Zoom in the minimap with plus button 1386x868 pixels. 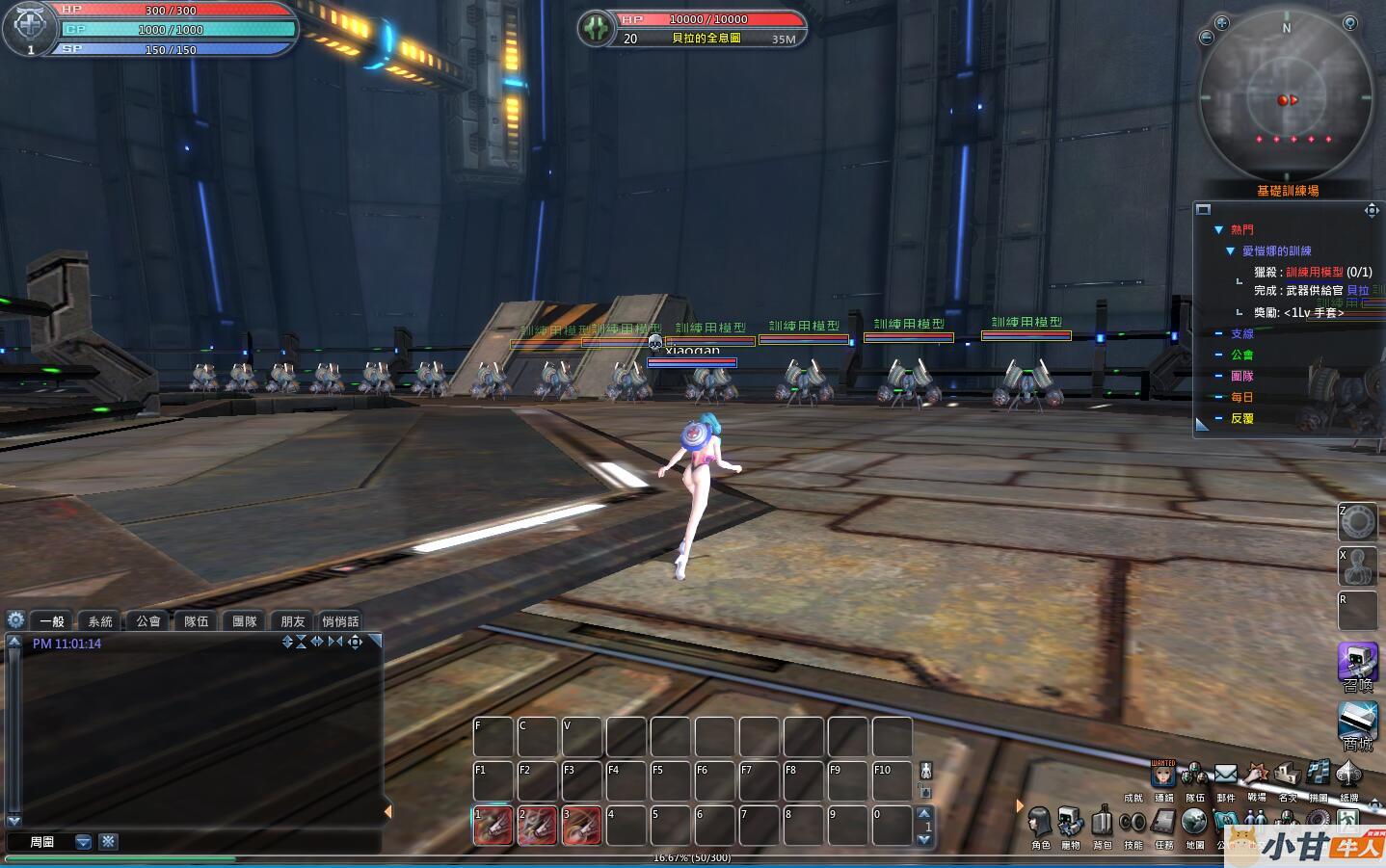(x=1221, y=22)
